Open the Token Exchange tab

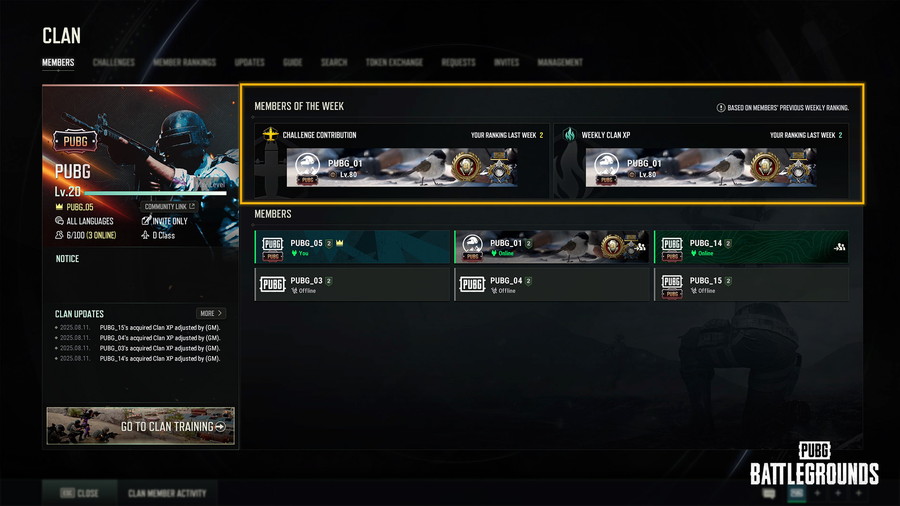coord(394,62)
